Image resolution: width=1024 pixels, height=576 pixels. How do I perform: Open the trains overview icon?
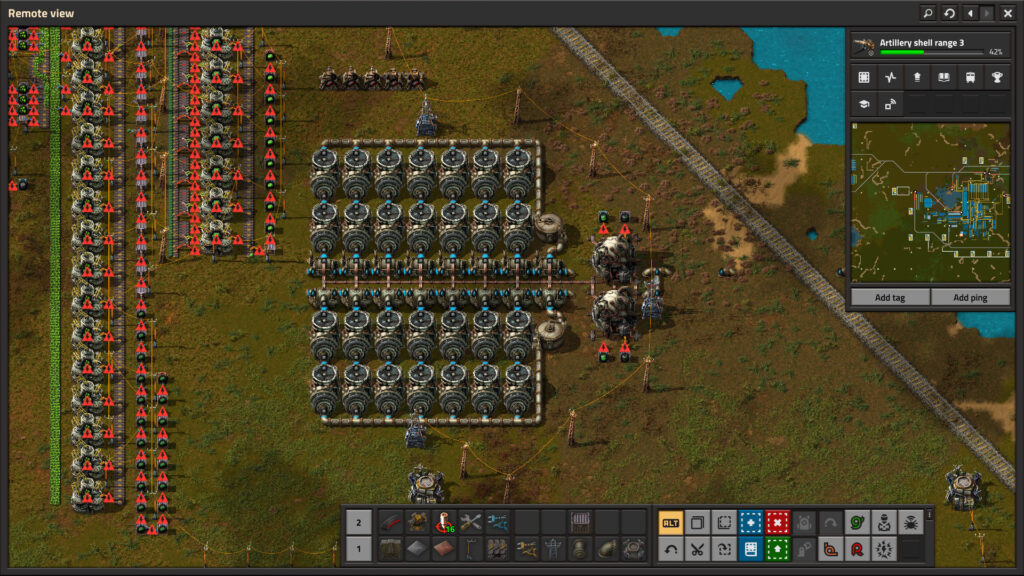pos(968,77)
